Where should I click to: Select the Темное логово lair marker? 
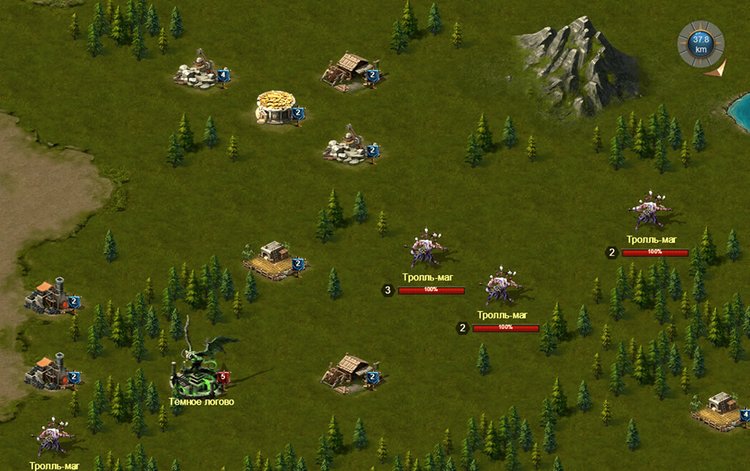200,371
